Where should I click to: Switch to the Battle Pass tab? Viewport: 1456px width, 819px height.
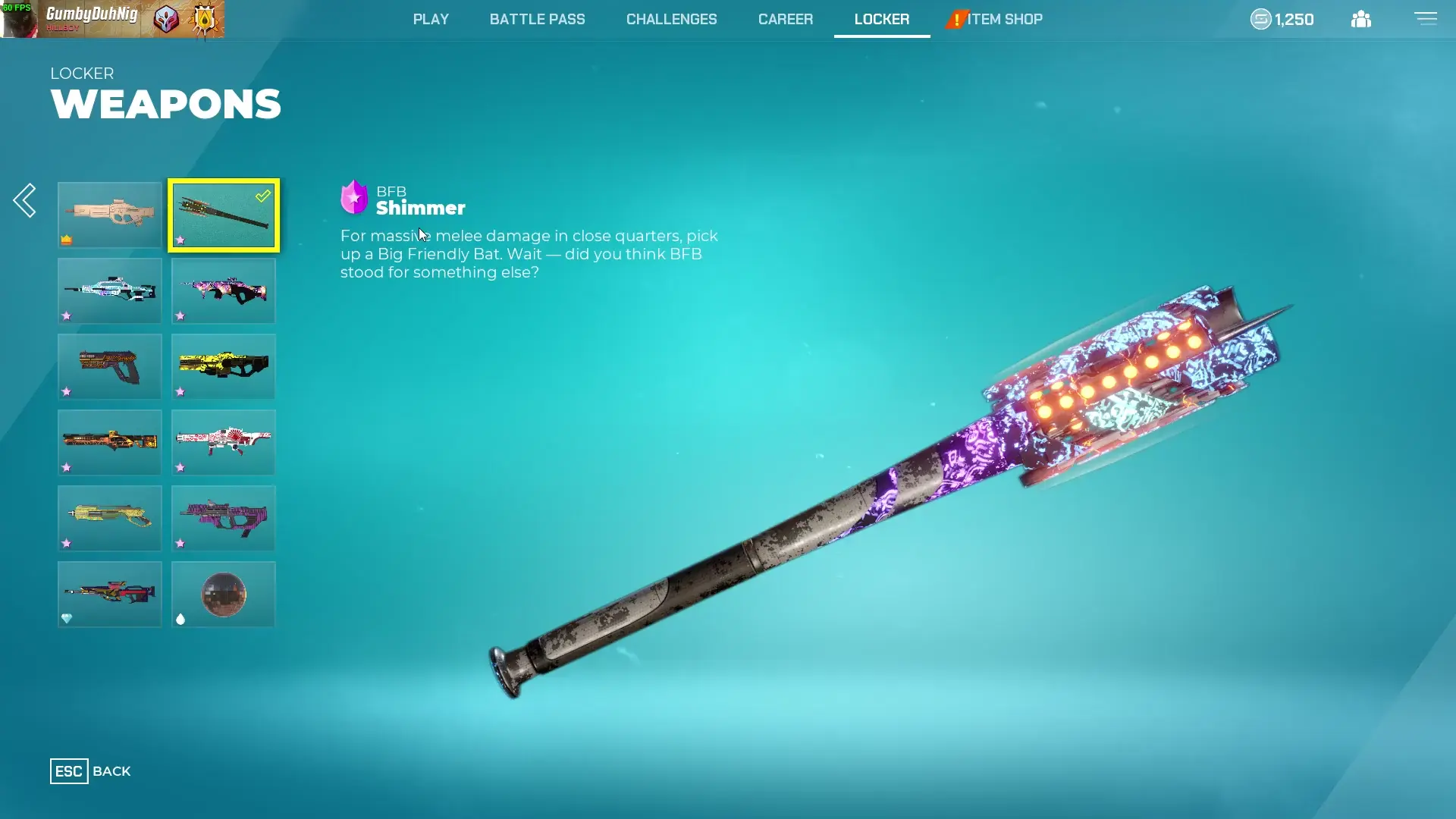click(x=537, y=19)
